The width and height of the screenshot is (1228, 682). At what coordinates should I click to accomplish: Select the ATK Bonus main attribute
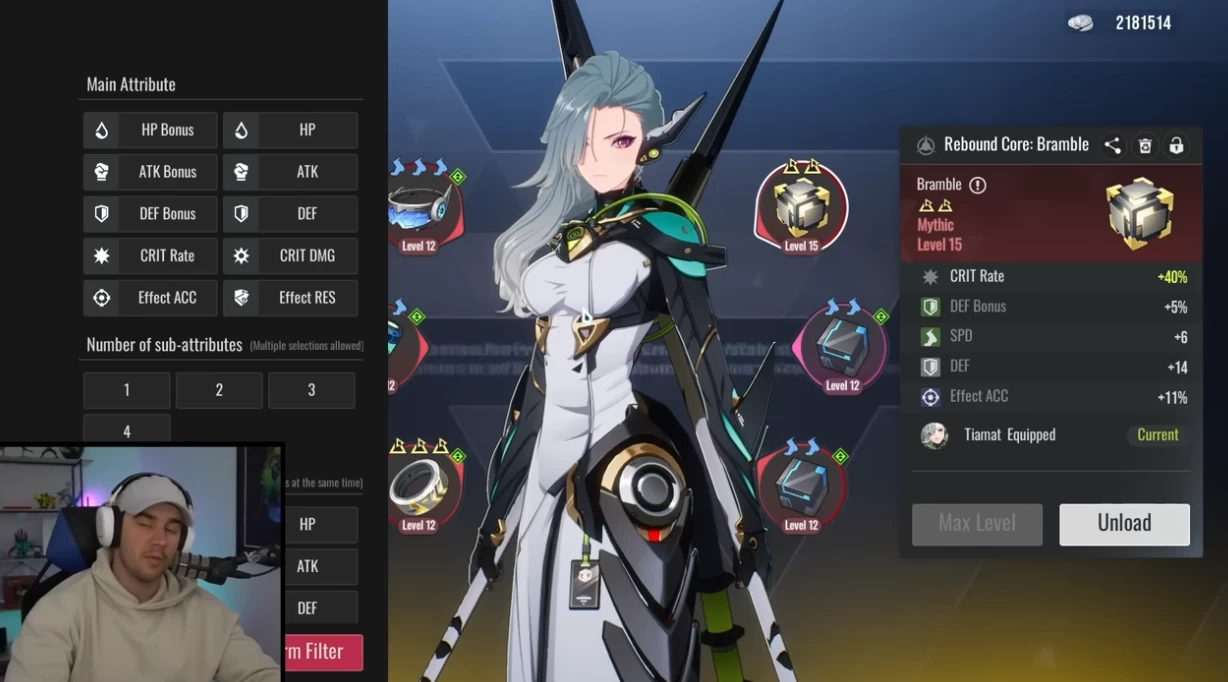[x=150, y=172]
